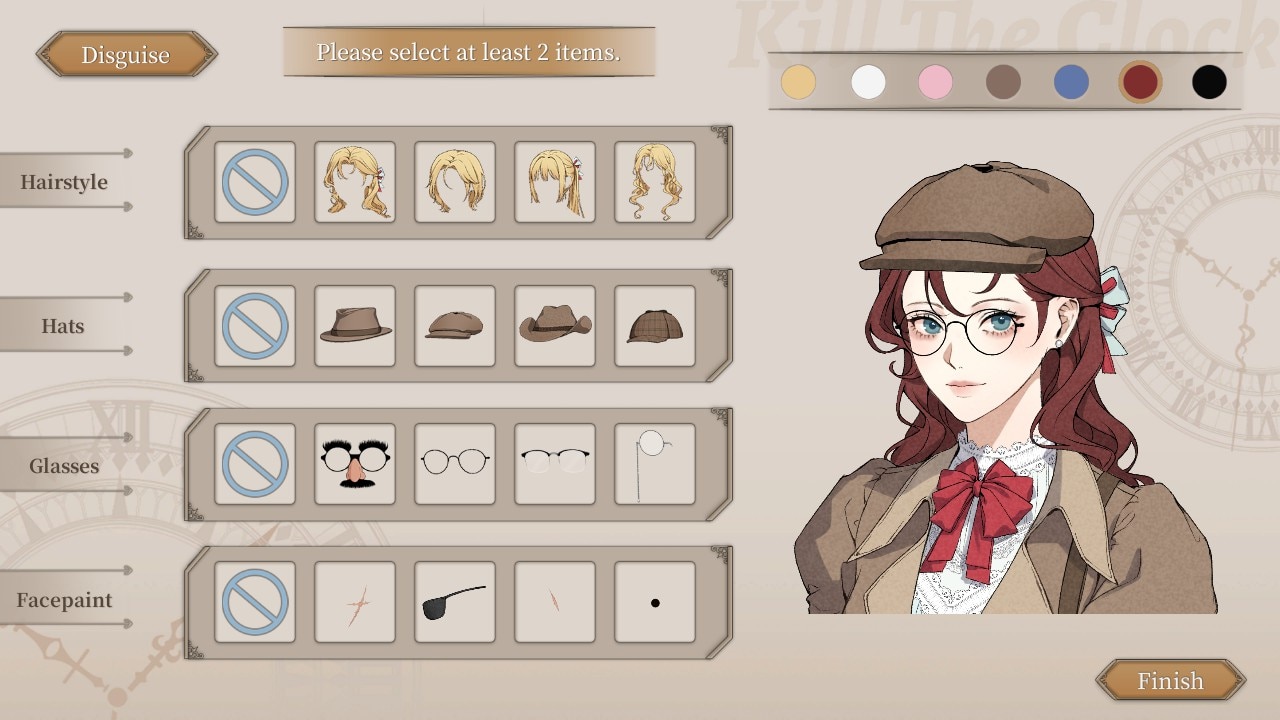Pick the blonde hair color swatch
This screenshot has width=1280, height=720.
coord(798,82)
